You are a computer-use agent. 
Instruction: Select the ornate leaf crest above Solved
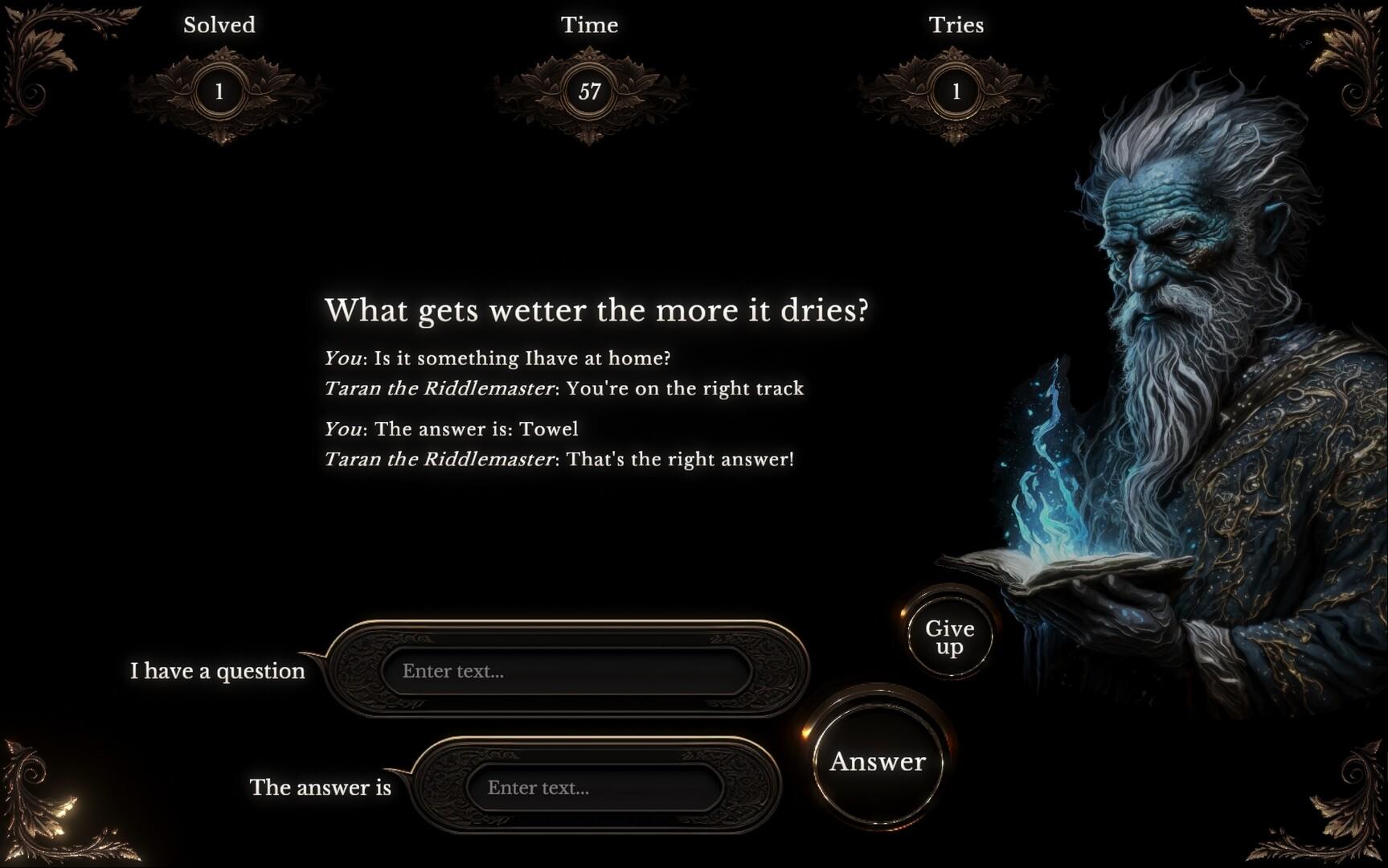click(x=218, y=70)
